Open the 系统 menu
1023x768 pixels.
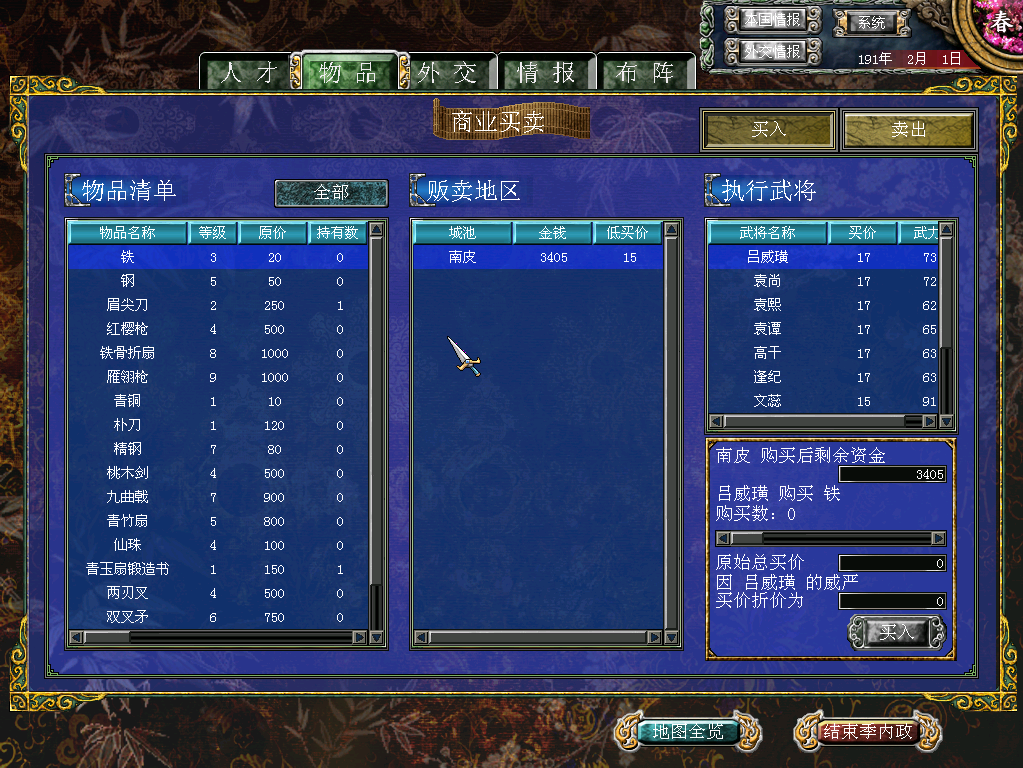tap(872, 22)
